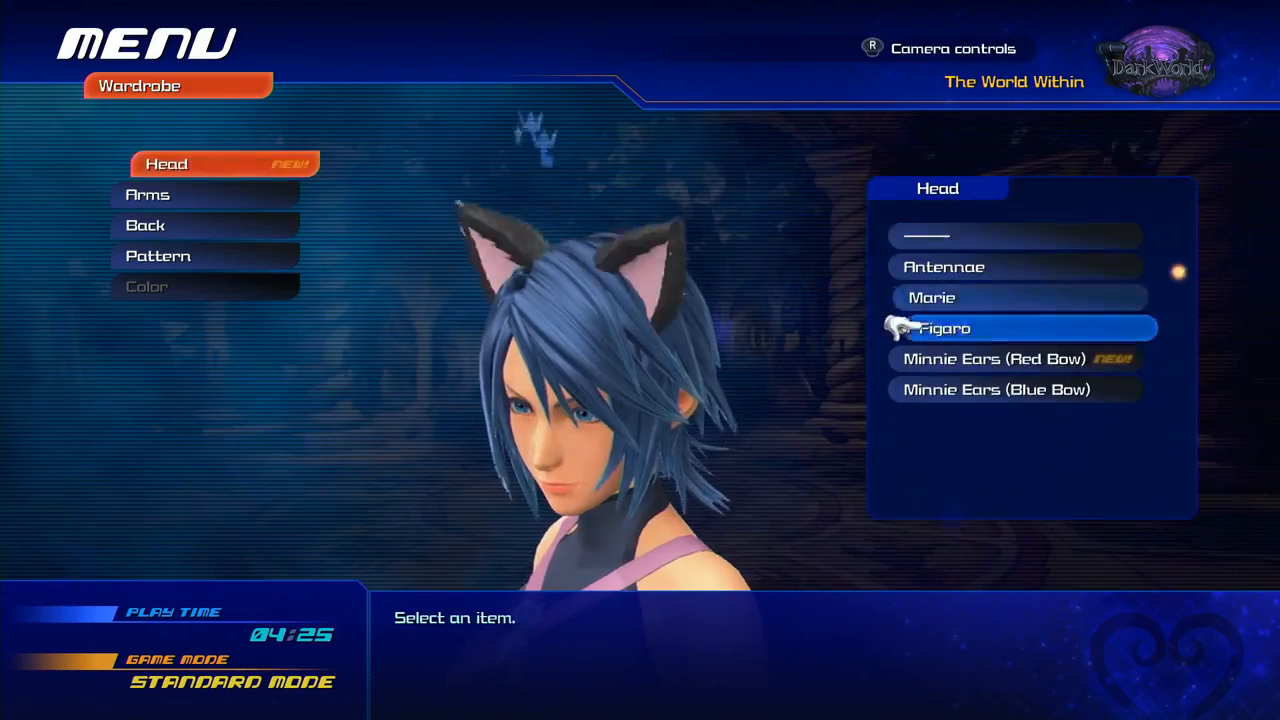Select the greyed-out Color category
This screenshot has height=720, width=1280.
[x=205, y=287]
